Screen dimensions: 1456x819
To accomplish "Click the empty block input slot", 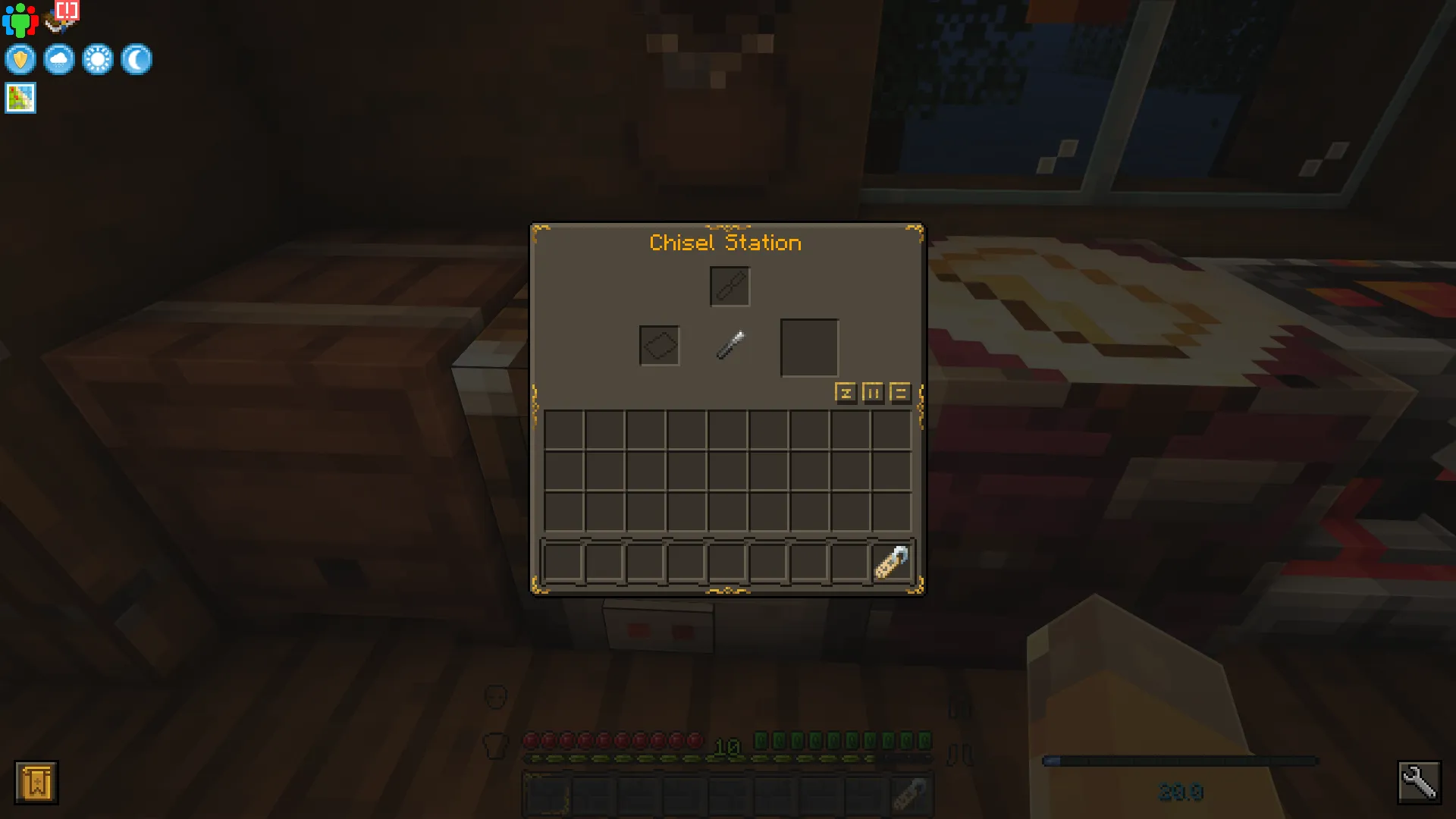I will [659, 345].
